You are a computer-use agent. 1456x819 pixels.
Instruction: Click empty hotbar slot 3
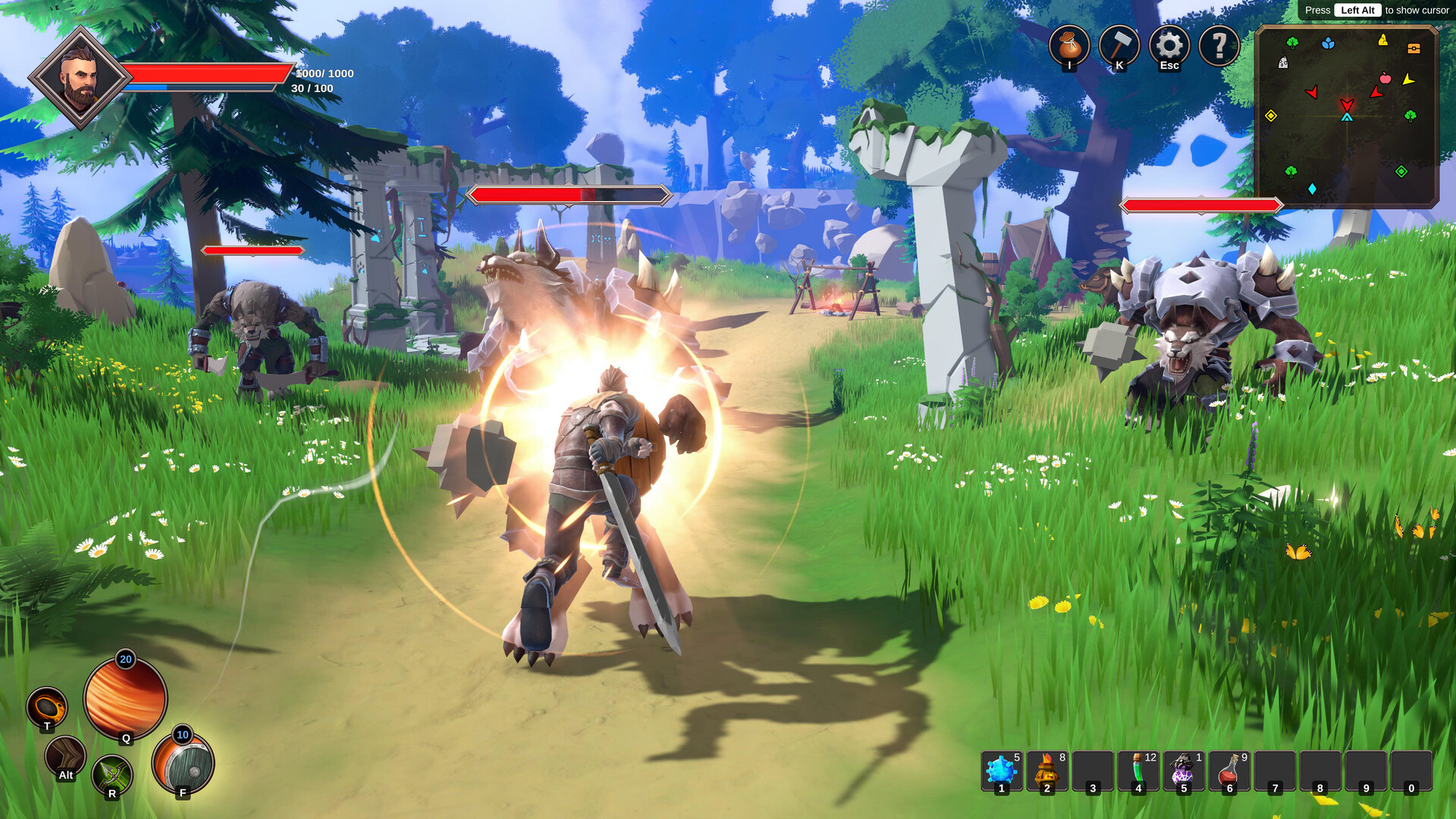pos(1094,770)
